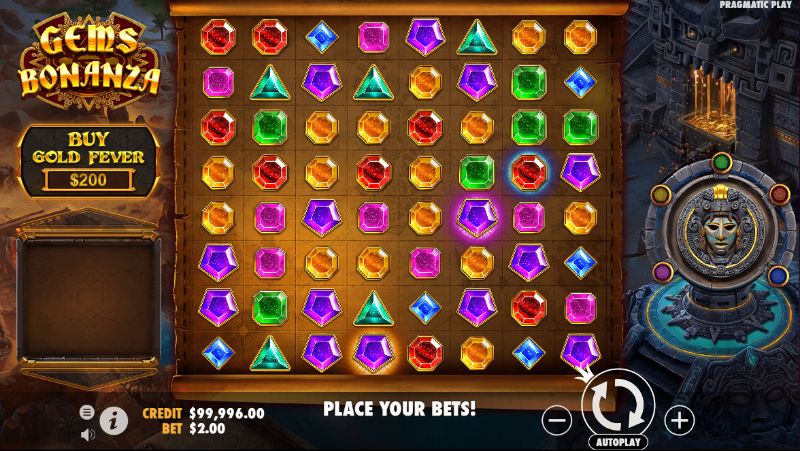Toggle the sound speaker icon
Image resolution: width=800 pixels, height=451 pixels.
point(87,433)
